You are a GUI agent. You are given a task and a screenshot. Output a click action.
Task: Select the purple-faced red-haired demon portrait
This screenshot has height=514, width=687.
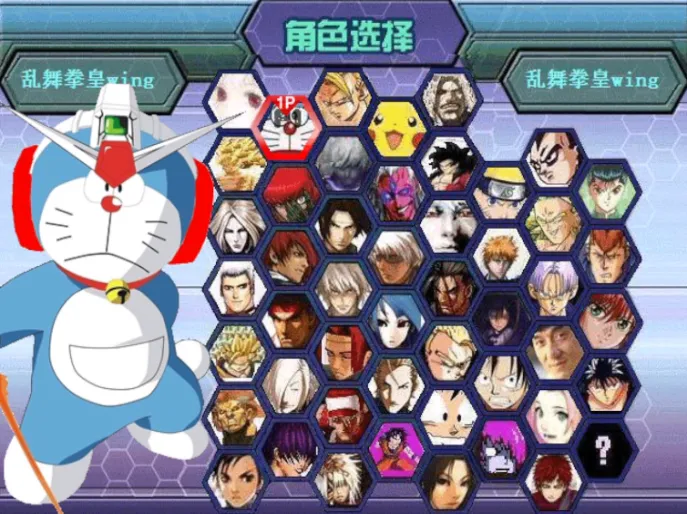click(394, 190)
